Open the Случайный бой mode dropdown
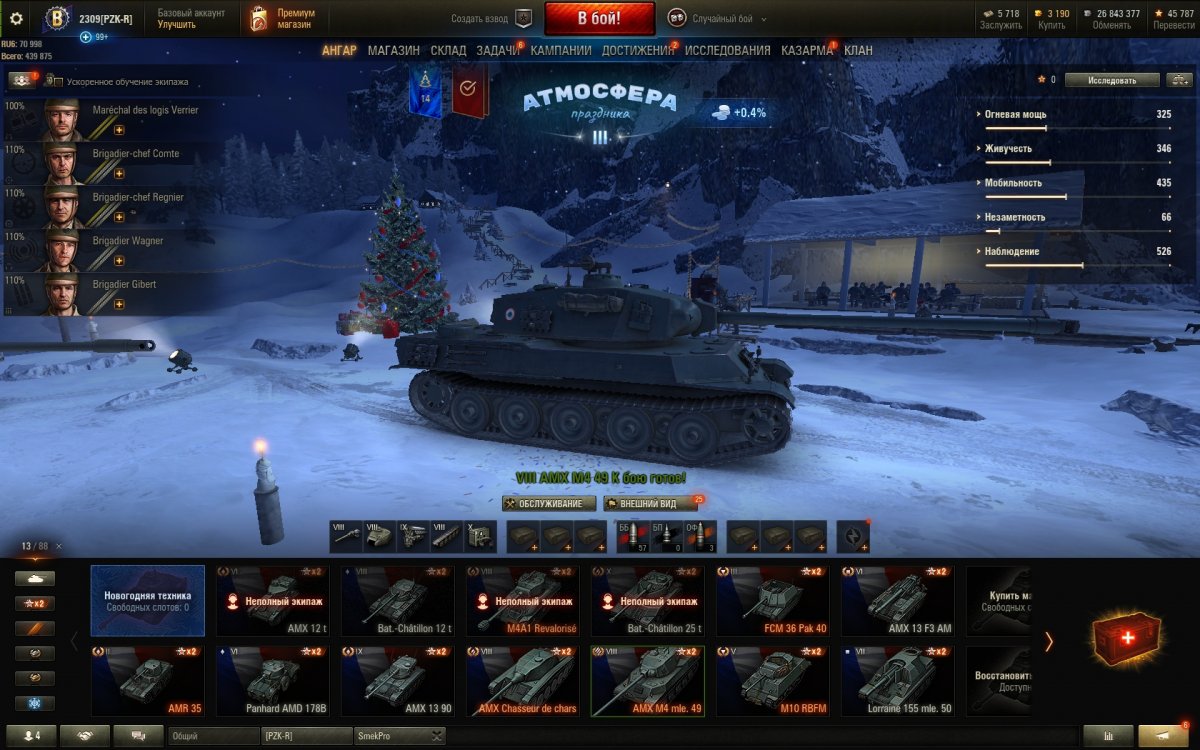Viewport: 1200px width, 750px height. pyautogui.click(x=717, y=19)
